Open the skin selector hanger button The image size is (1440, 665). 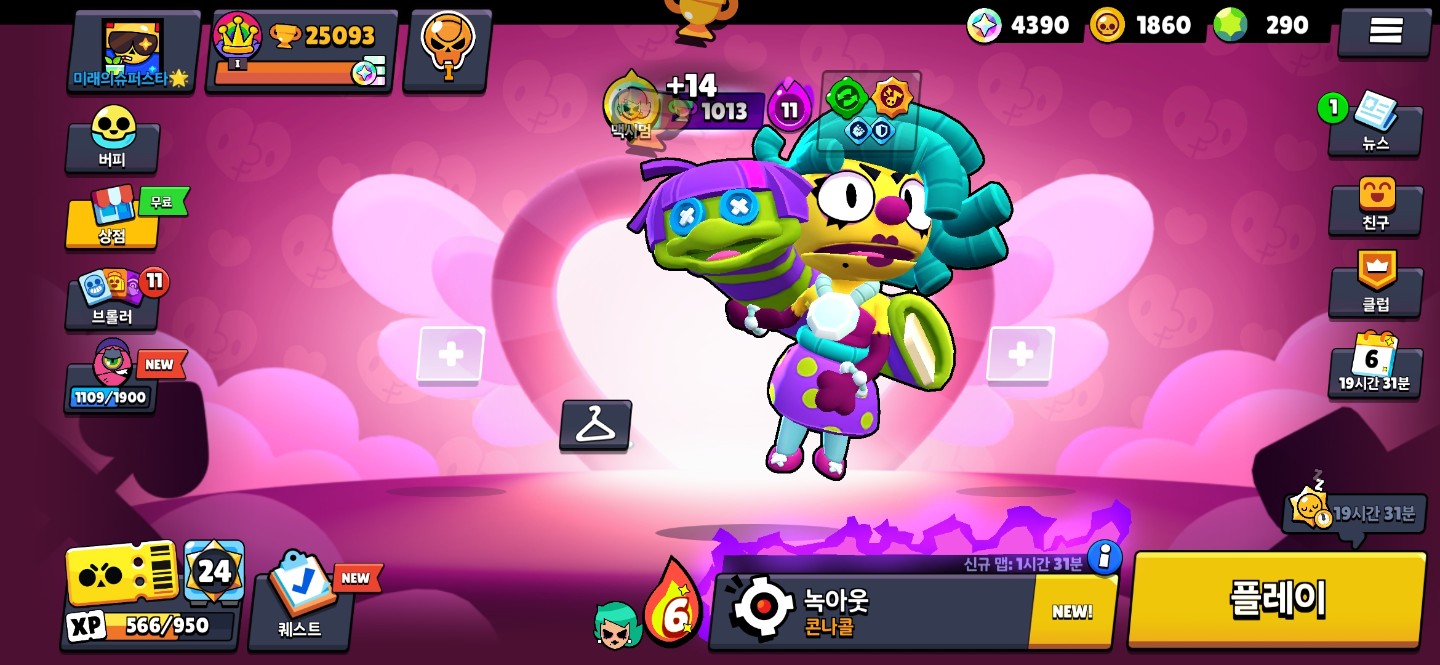[x=595, y=425]
